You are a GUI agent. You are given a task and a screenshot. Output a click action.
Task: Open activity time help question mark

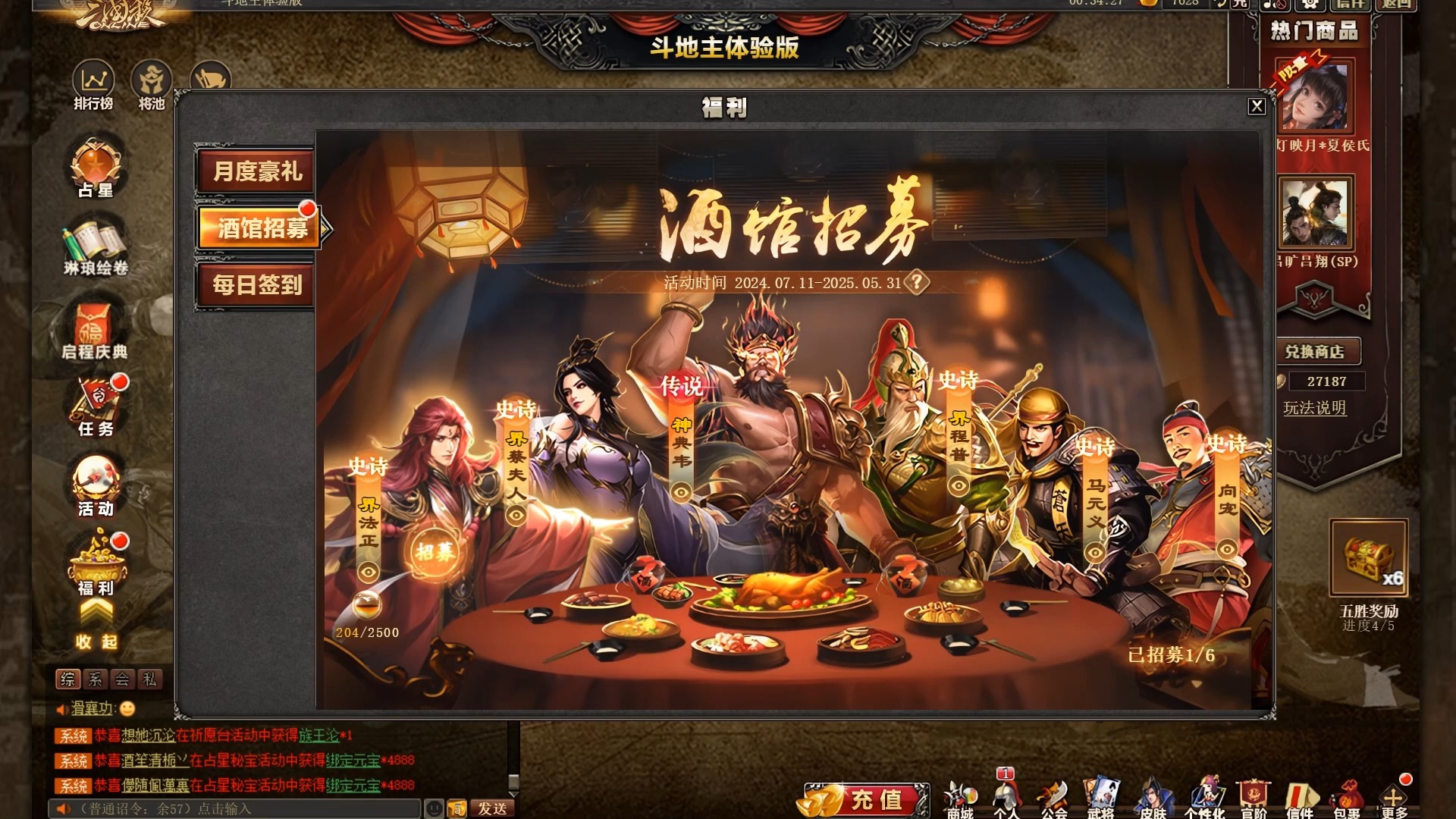pyautogui.click(x=916, y=284)
